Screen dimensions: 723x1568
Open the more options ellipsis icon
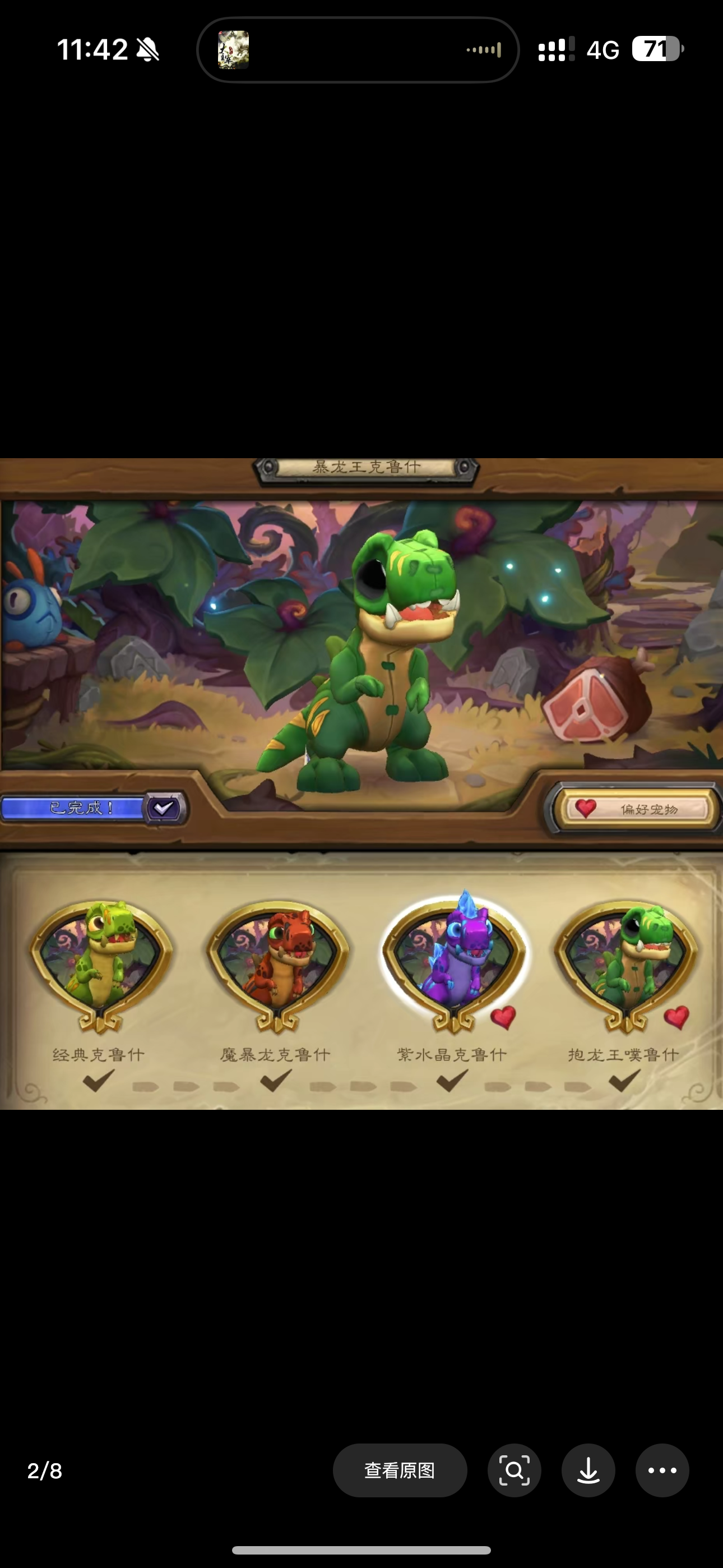[x=662, y=1470]
